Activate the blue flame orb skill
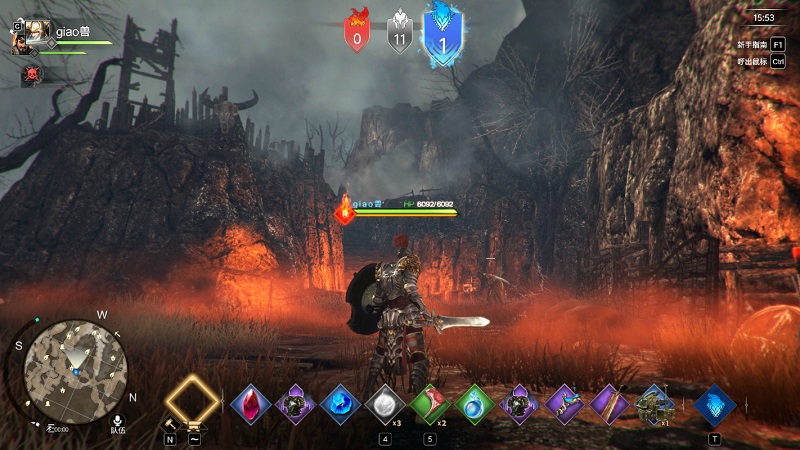Viewport: 800px width, 450px height. [x=339, y=404]
